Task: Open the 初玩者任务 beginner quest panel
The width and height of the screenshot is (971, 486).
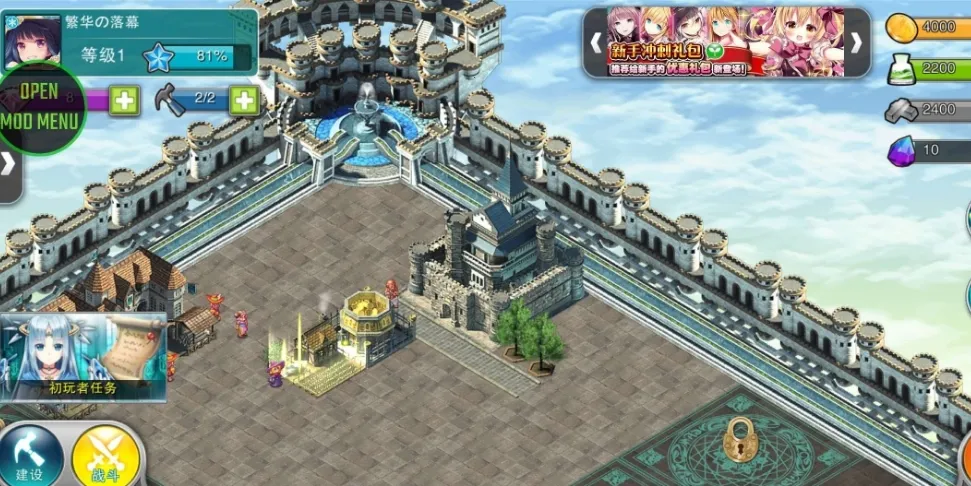Action: (x=84, y=356)
